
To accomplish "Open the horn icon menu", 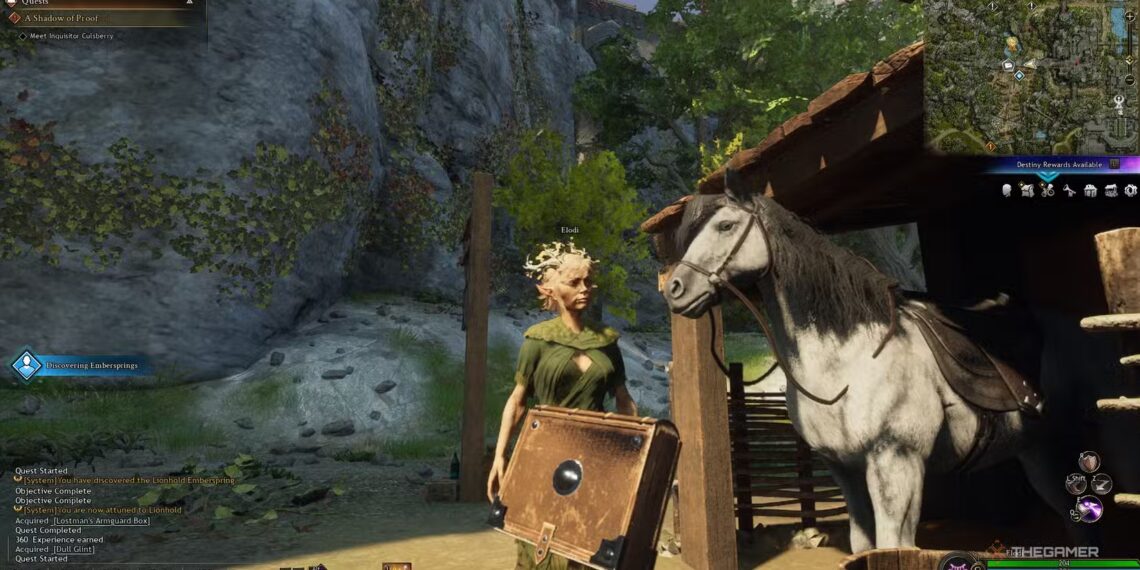I will coord(1069,190).
